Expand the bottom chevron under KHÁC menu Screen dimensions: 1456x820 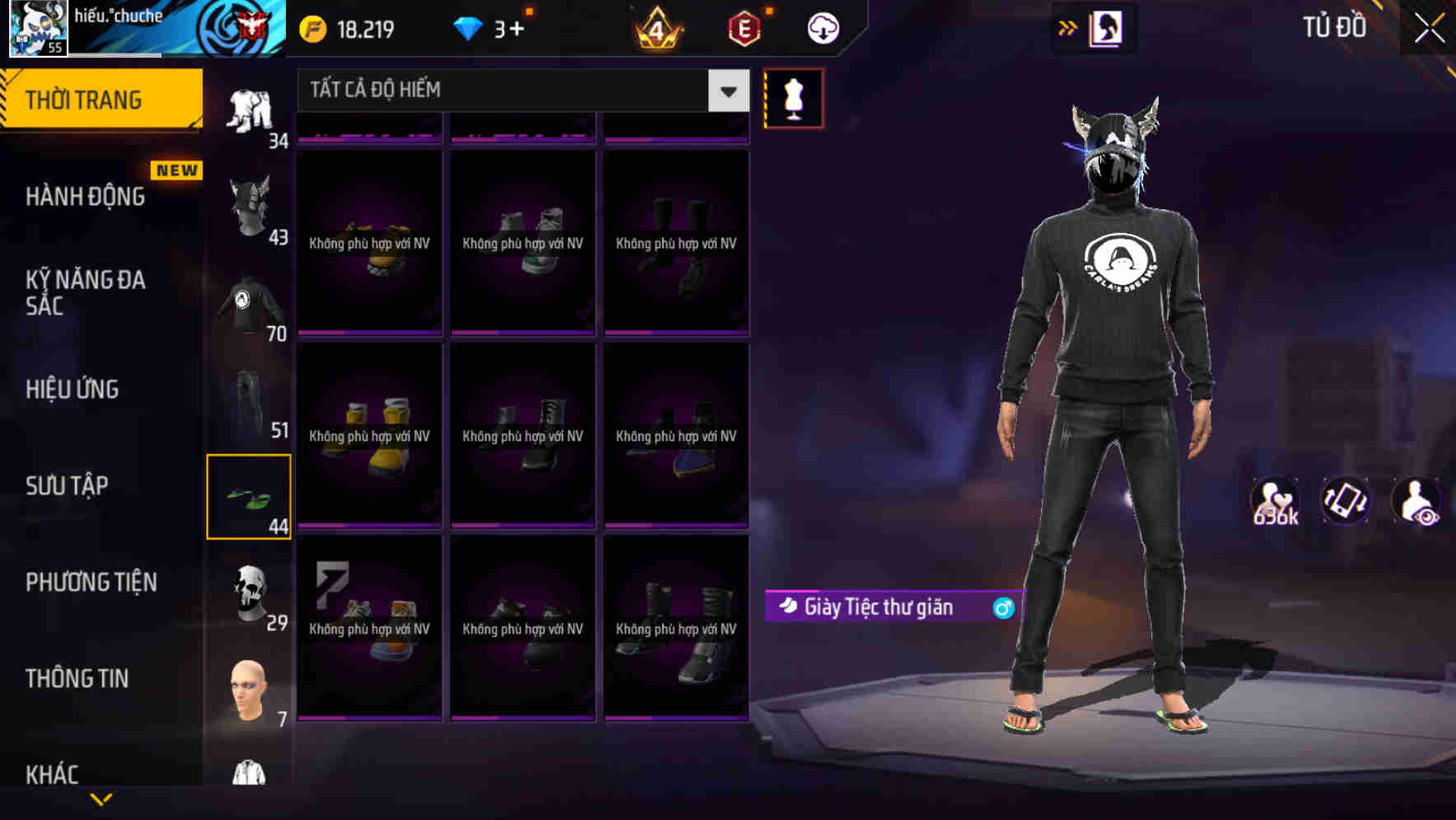tap(100, 799)
